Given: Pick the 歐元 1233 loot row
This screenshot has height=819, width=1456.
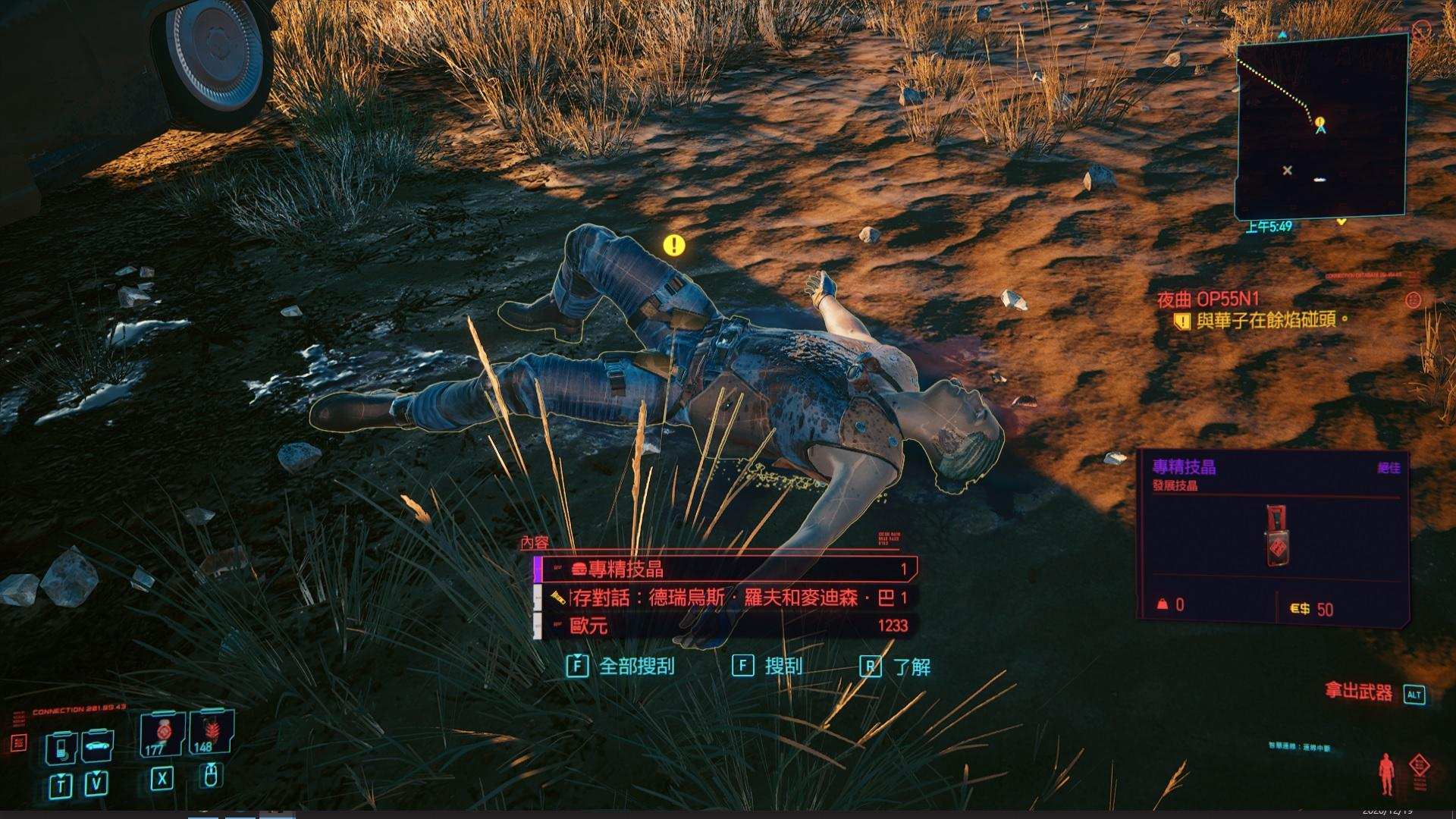Looking at the screenshot, I should click(725, 626).
